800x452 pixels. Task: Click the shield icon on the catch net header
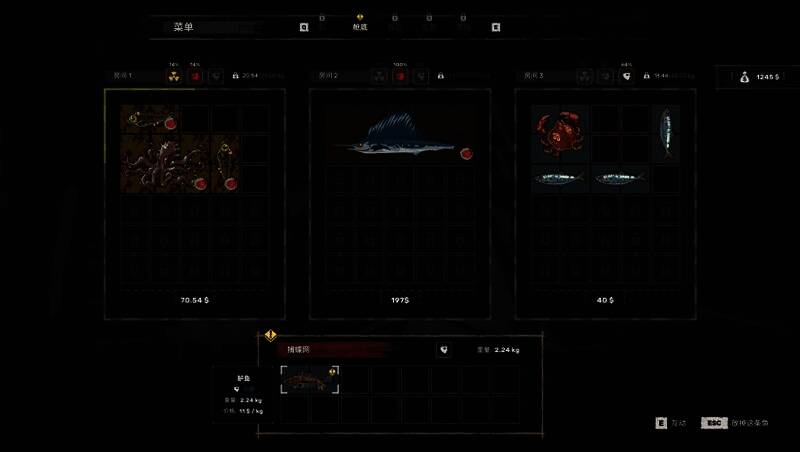pos(442,350)
